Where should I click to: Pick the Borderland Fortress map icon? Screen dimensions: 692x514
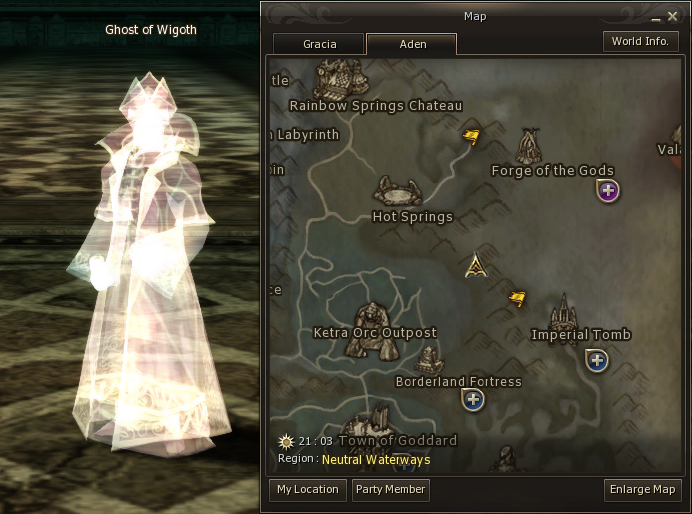pyautogui.click(x=429, y=360)
